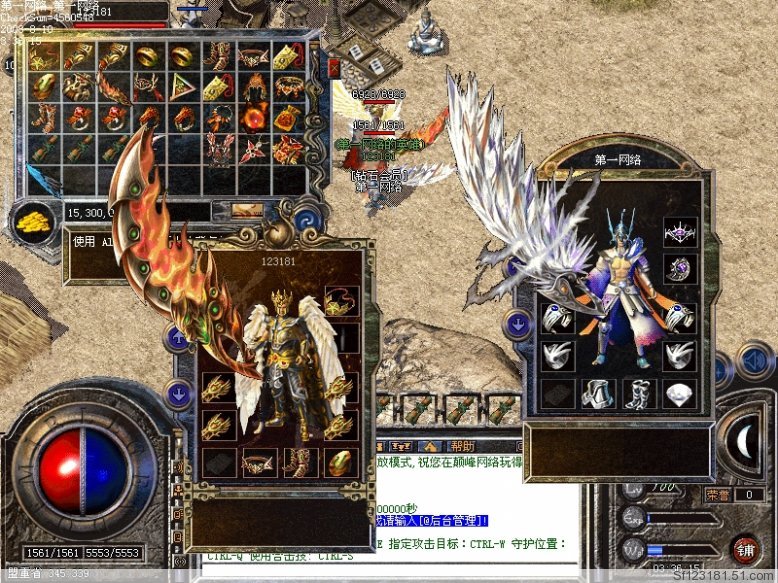Select the white diamond gem slot
This screenshot has width=778, height=583.
(680, 394)
